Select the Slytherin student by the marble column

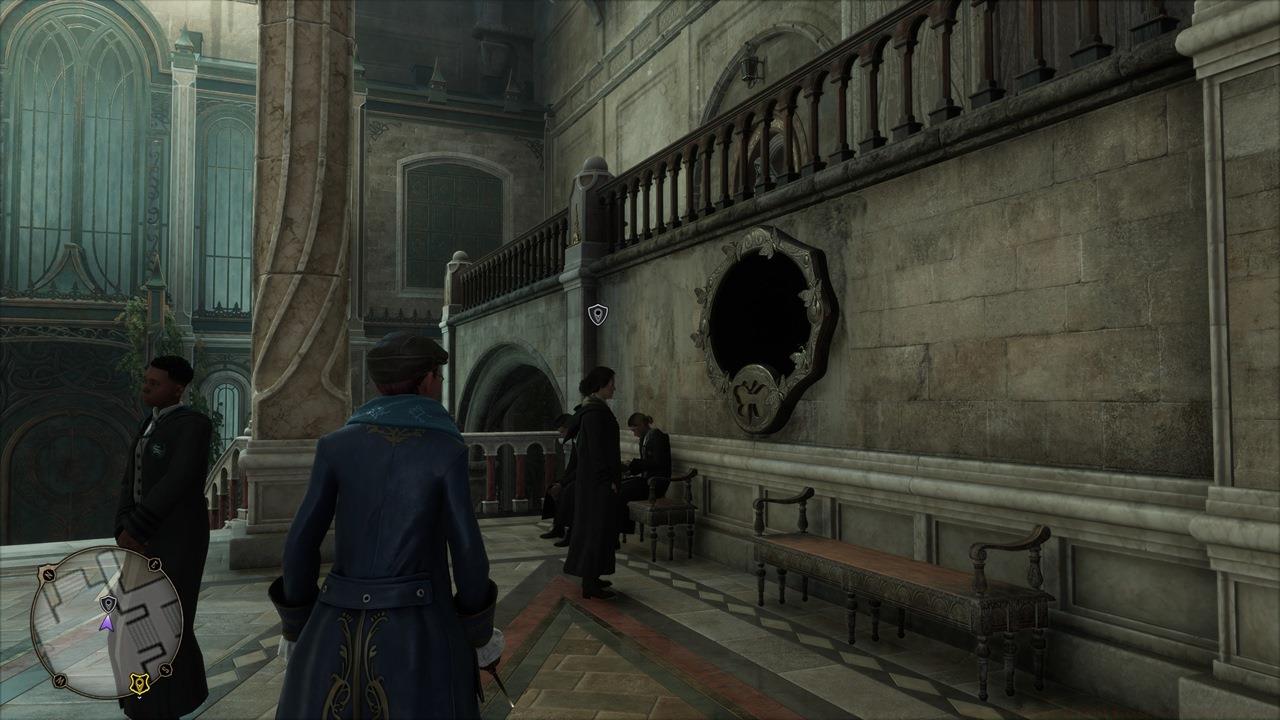160,450
